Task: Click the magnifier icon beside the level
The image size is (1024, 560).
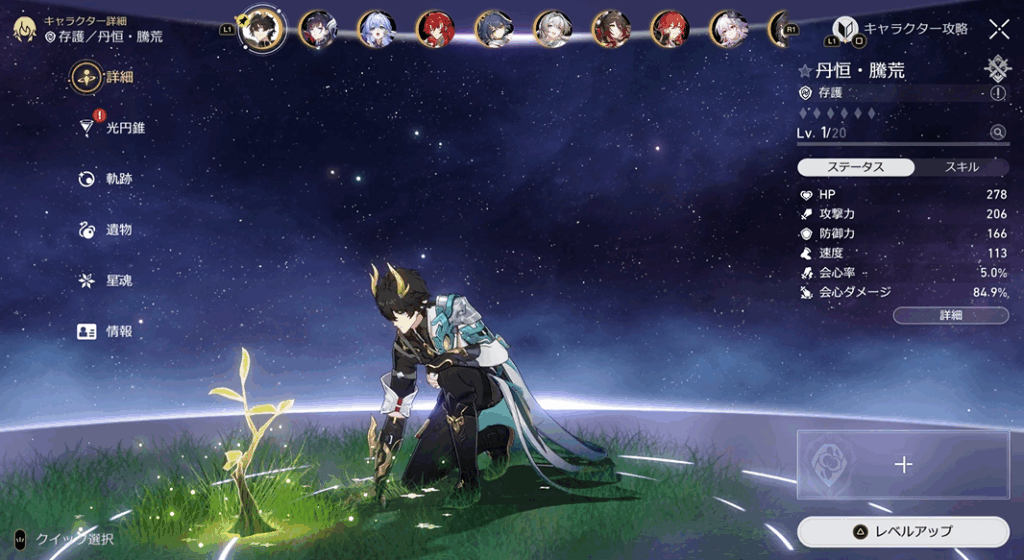Action: 997,132
